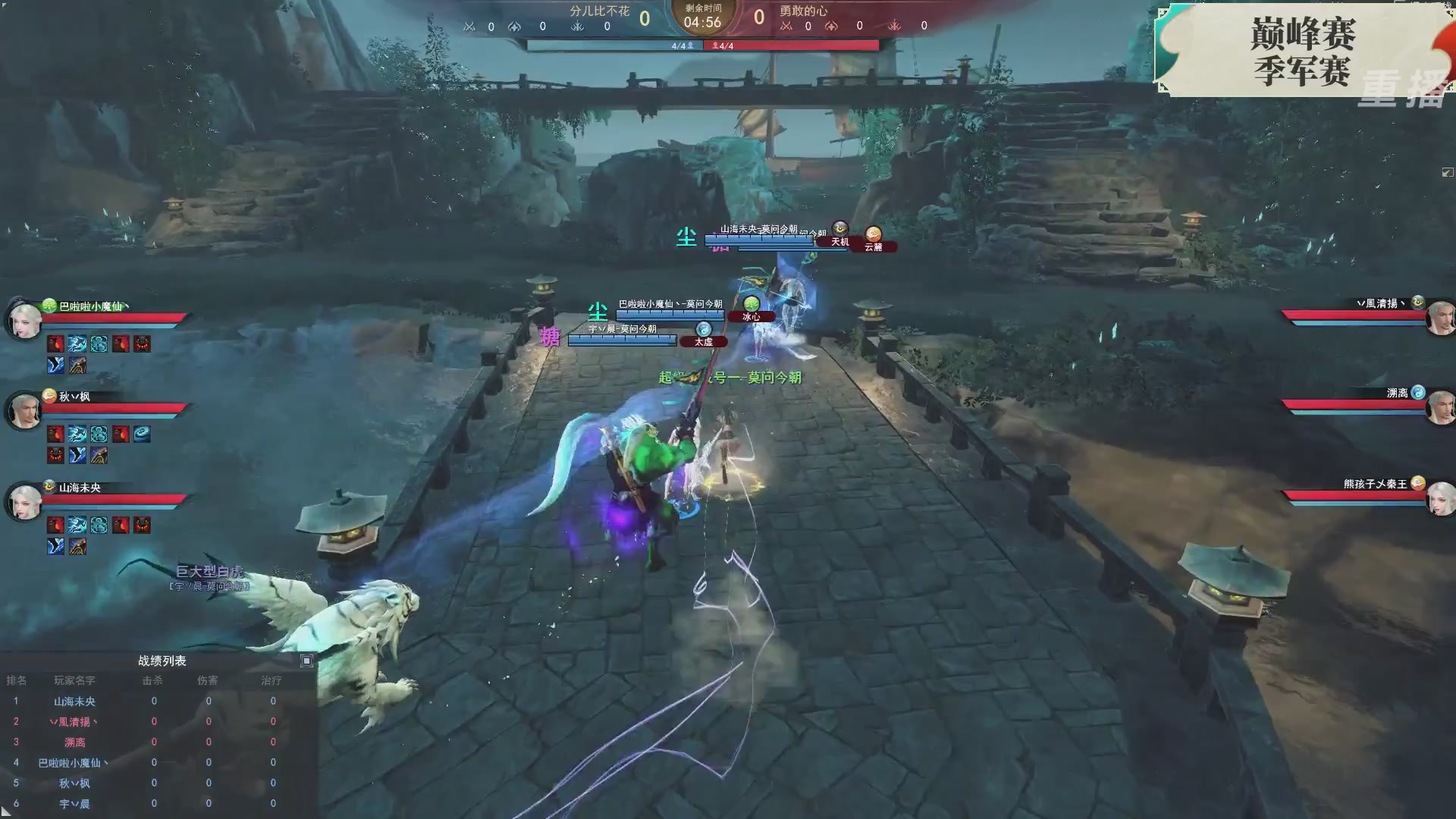Screen dimensions: 1456x819
Task: Click the class emblem beside 秋丶枫's name
Action: click(49, 395)
